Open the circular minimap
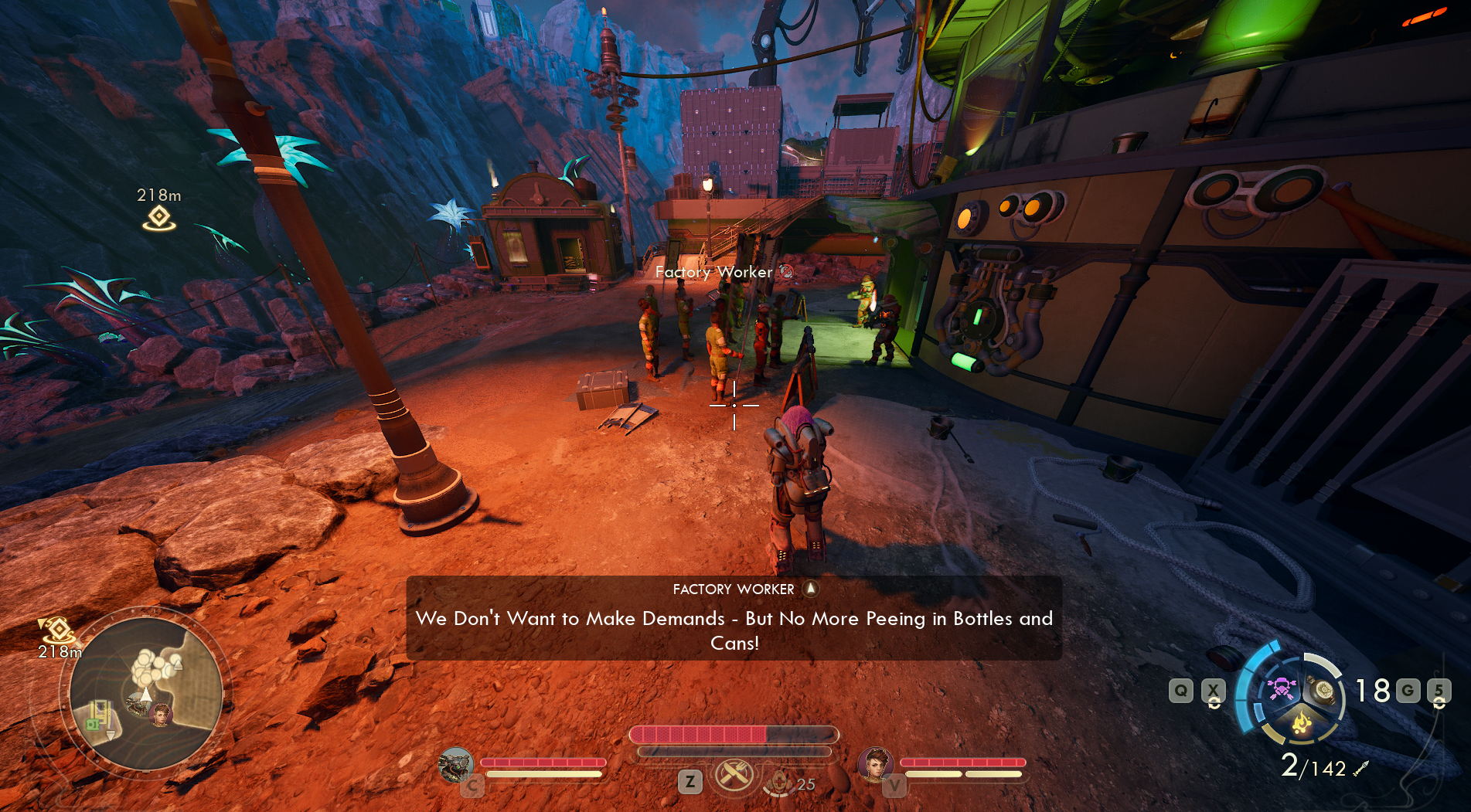Viewport: 1471px width, 812px height. pos(146,693)
